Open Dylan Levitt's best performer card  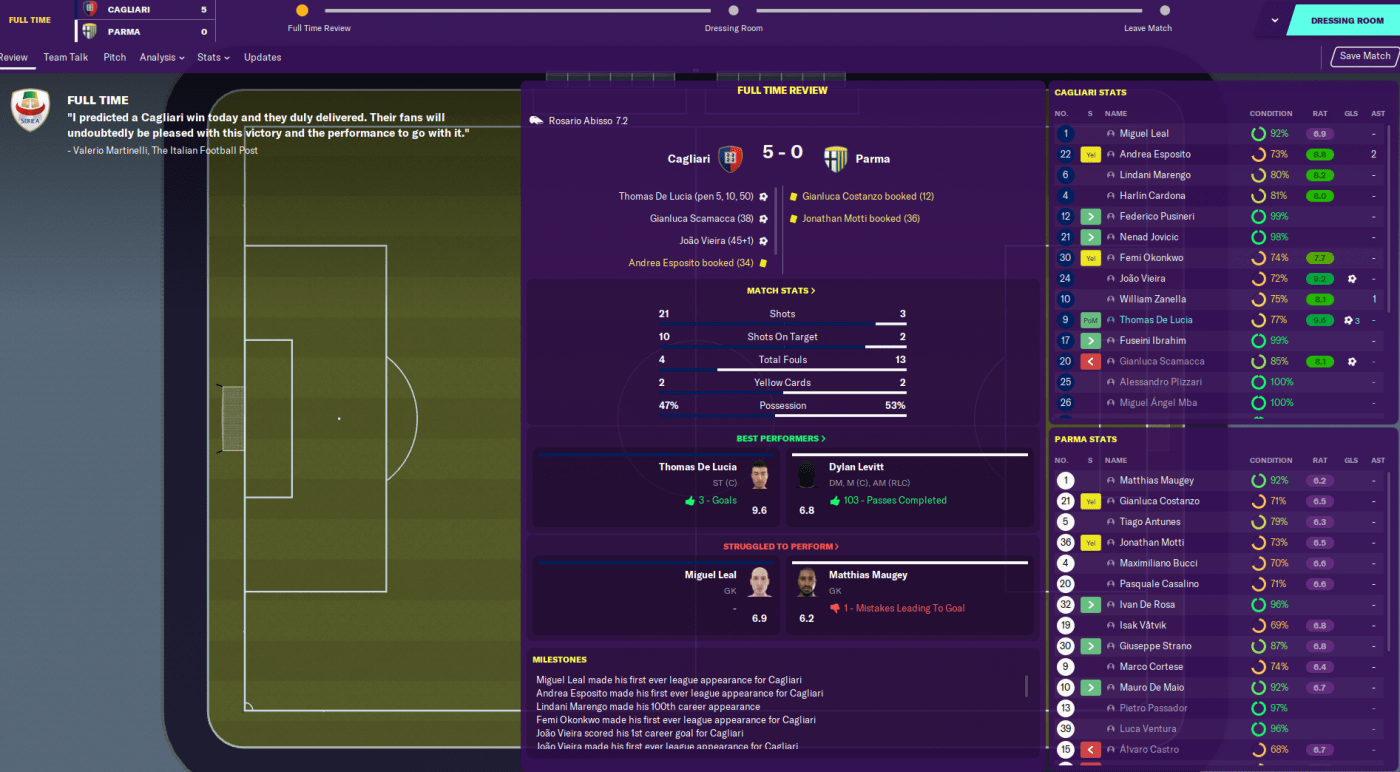(x=909, y=488)
